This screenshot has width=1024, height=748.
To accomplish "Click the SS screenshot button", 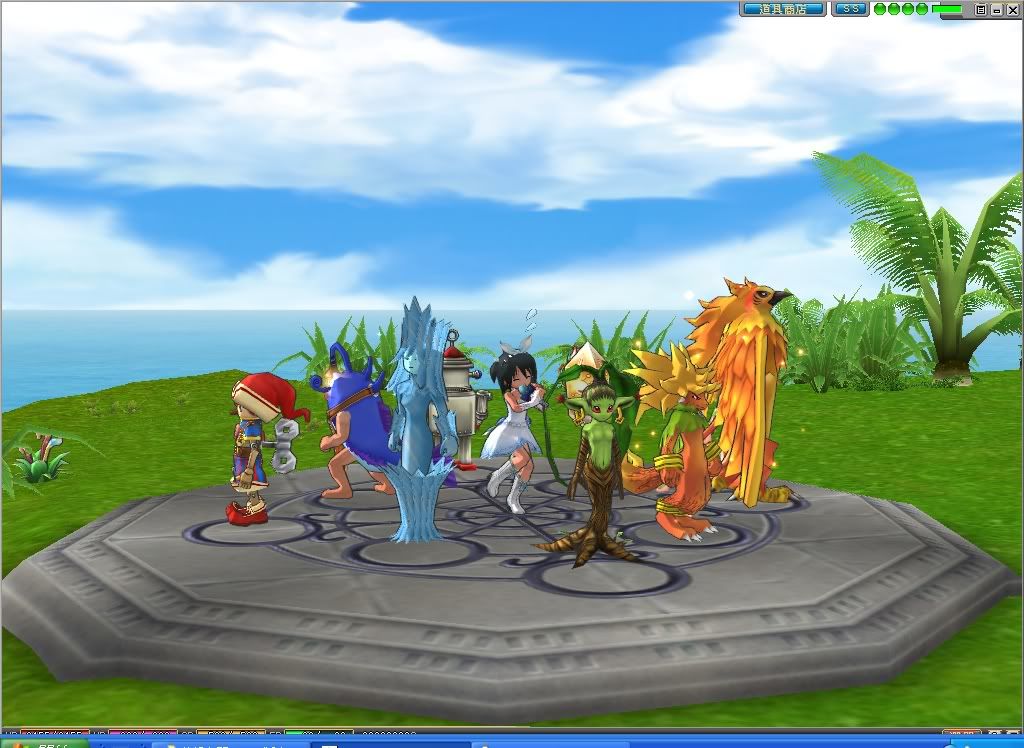I will click(850, 9).
